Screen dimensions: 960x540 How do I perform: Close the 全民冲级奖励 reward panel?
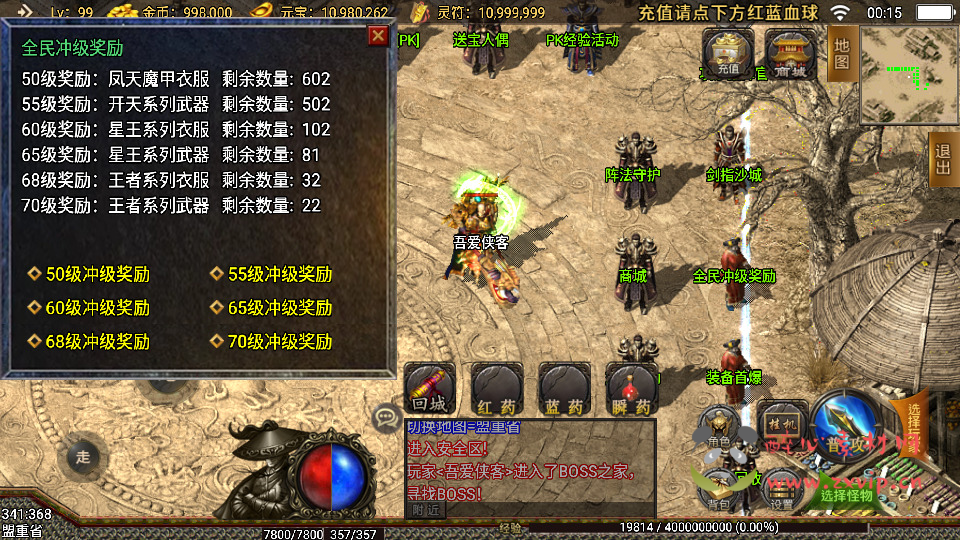click(x=378, y=37)
